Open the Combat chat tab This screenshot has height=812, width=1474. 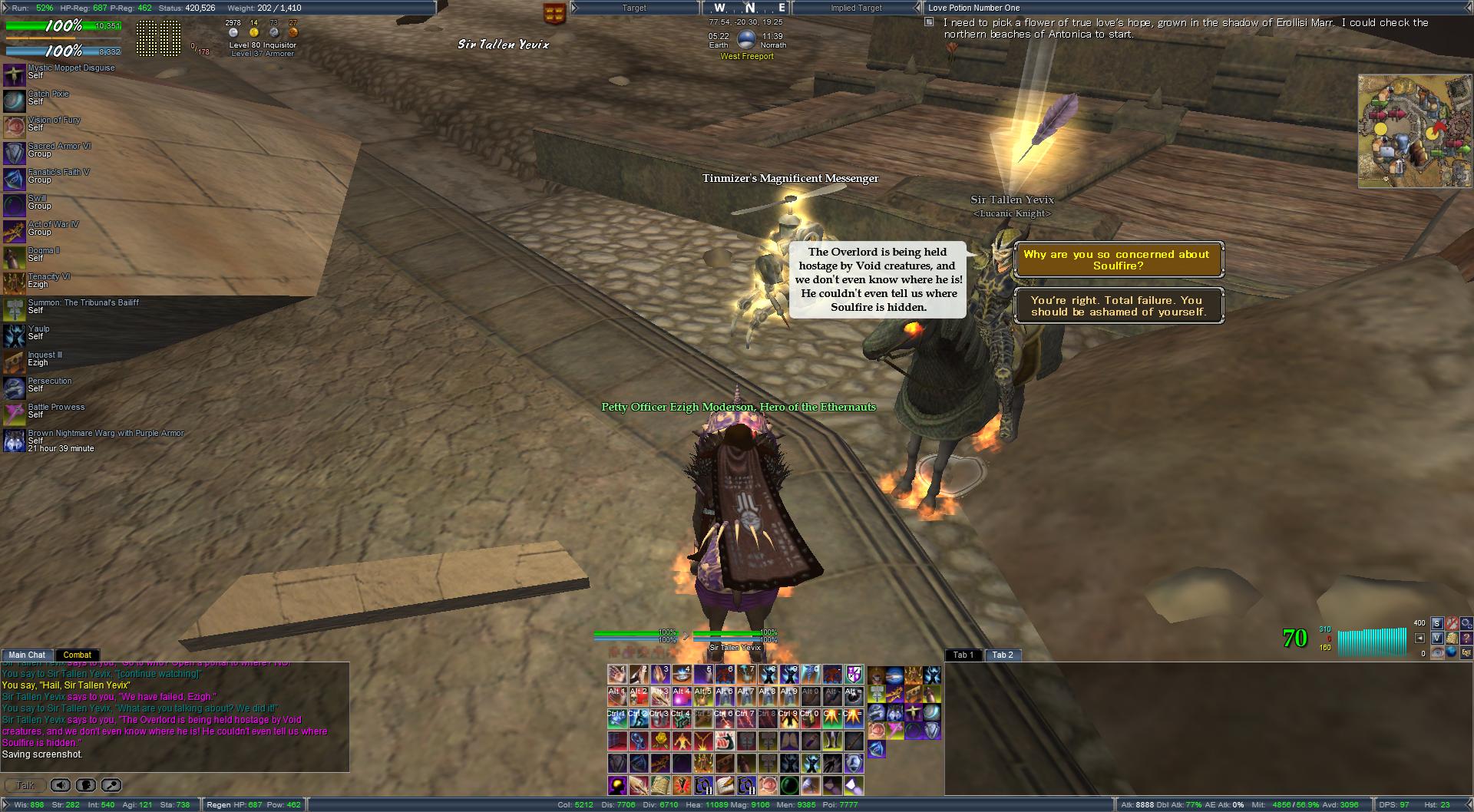click(x=78, y=655)
